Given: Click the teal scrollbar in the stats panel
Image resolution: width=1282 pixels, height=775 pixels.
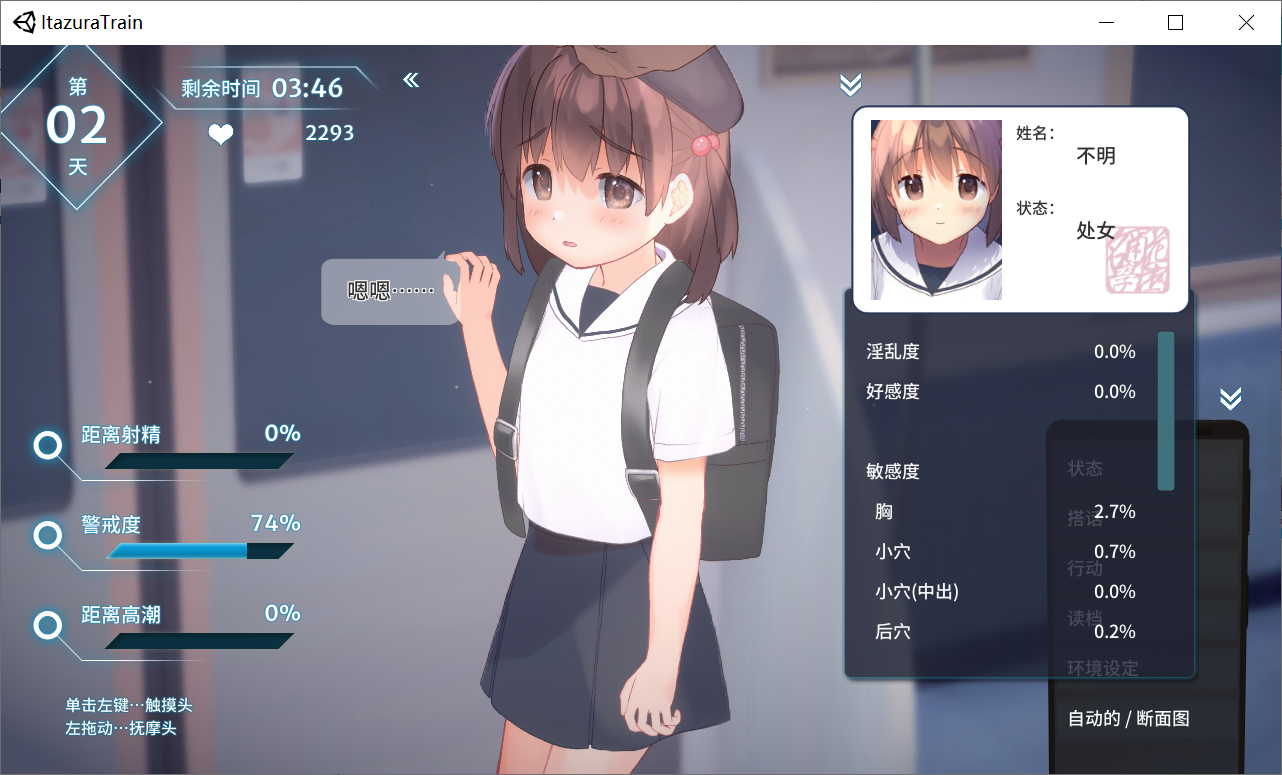Looking at the screenshot, I should (x=1165, y=412).
